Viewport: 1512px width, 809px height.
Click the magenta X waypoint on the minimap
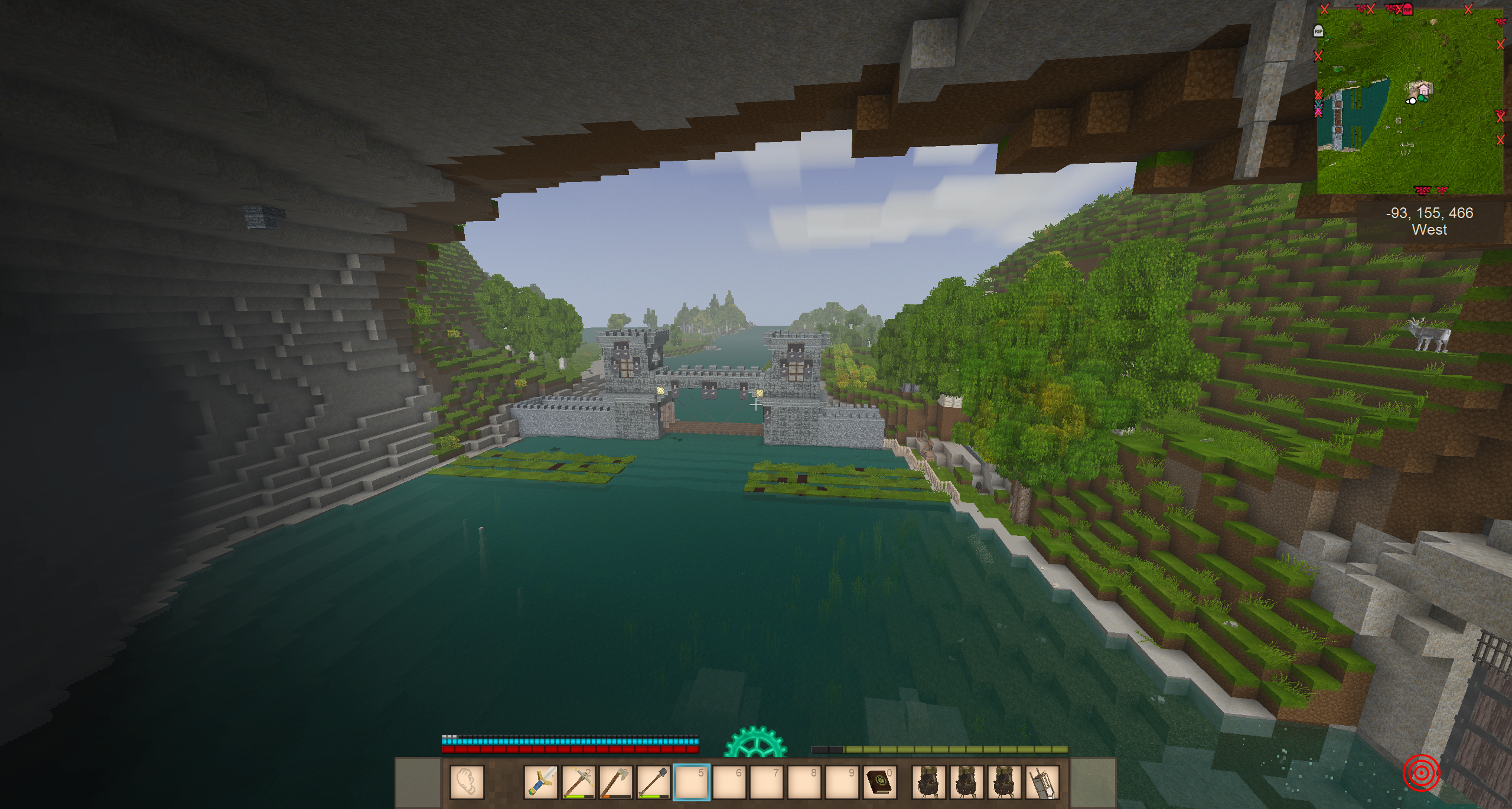pos(1318,111)
